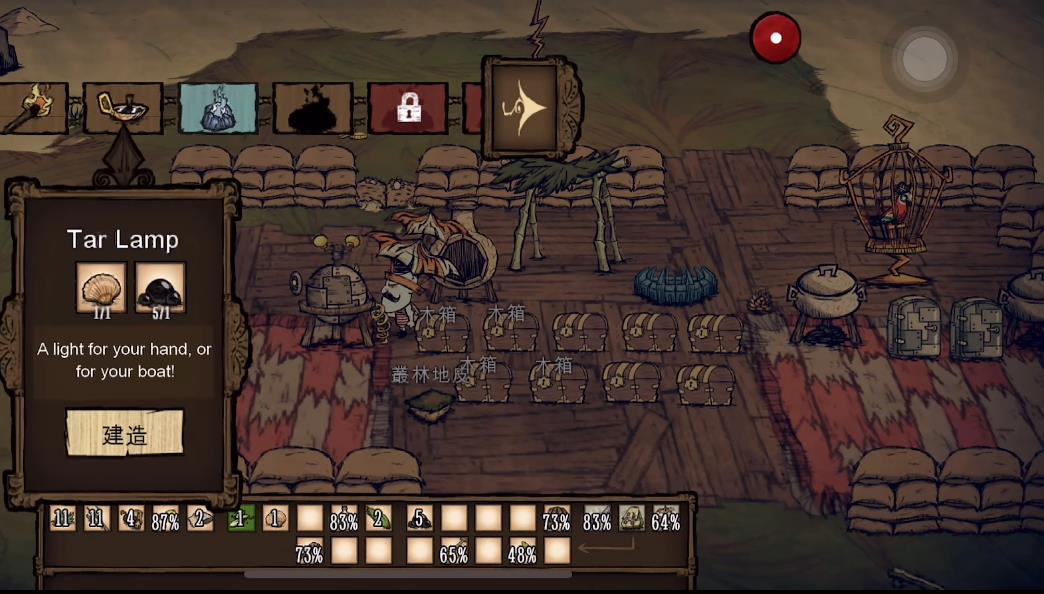Select the inventory slot showing 87%
The width and height of the screenshot is (1044, 594).
(x=165, y=519)
